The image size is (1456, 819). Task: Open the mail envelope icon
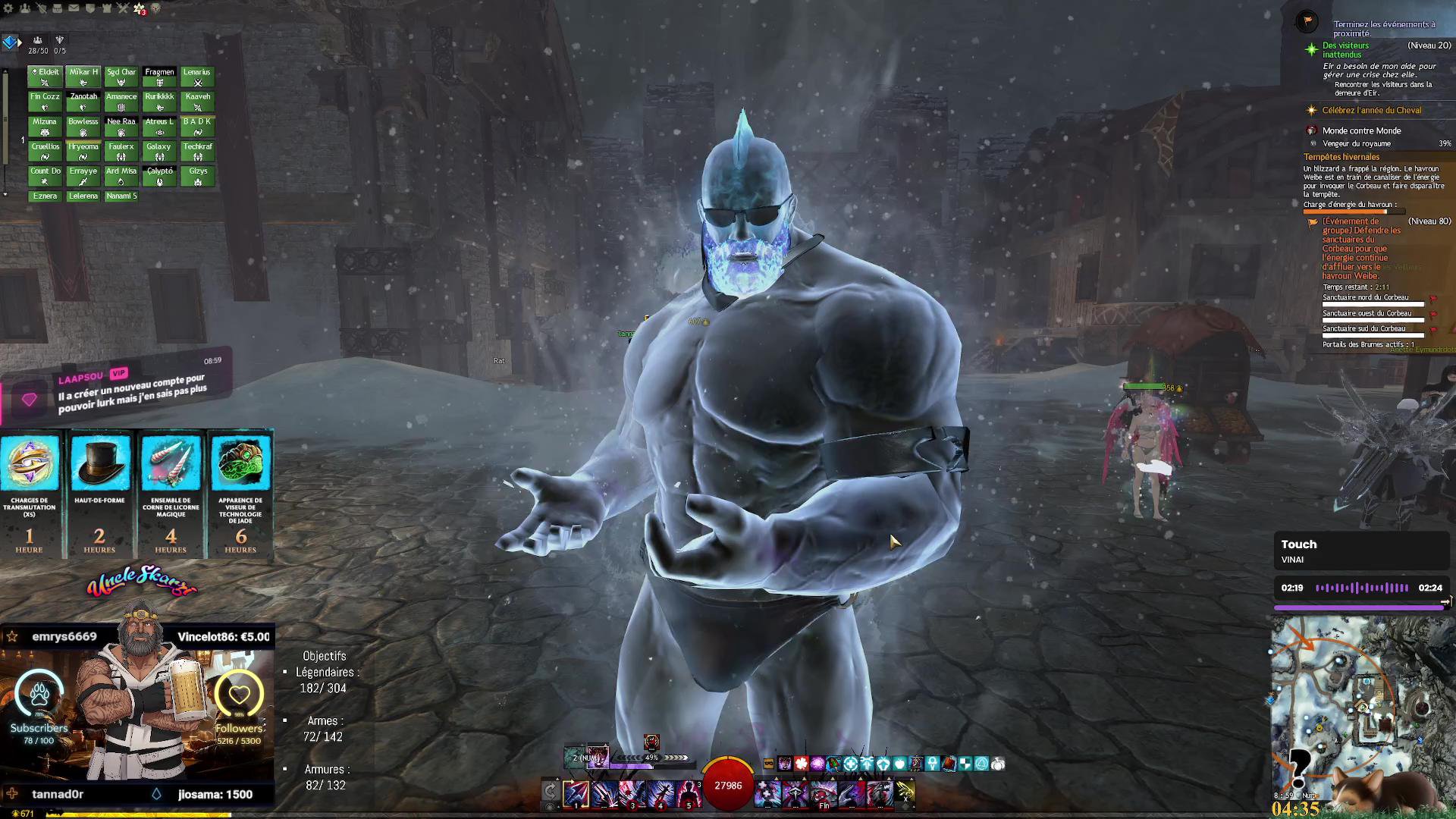(74, 8)
